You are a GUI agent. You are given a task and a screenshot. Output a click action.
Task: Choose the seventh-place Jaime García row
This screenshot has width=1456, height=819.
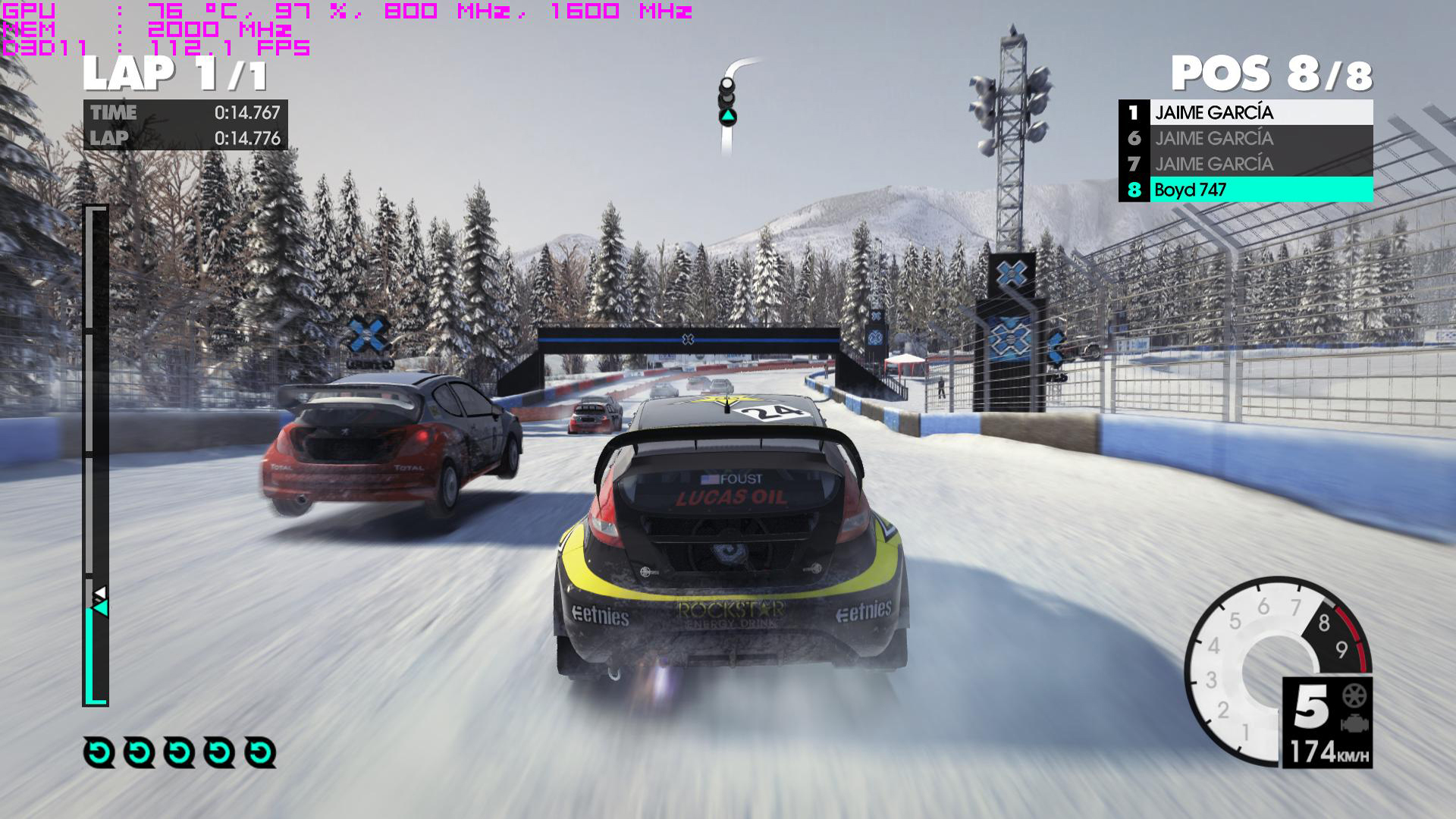click(x=1245, y=164)
